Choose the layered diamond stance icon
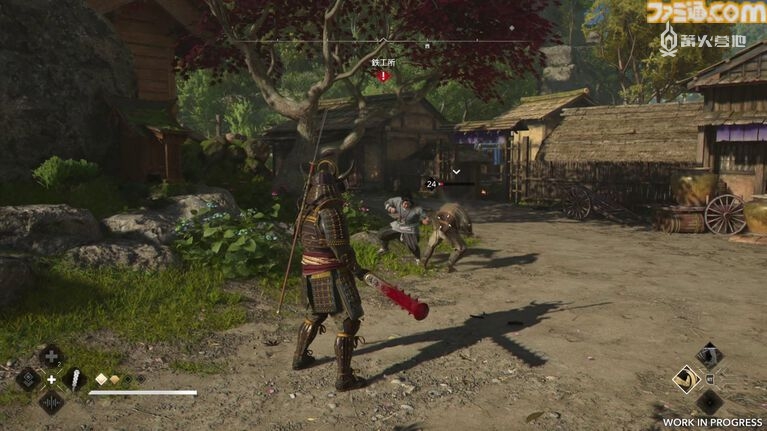The image size is (767, 431). 28,379
